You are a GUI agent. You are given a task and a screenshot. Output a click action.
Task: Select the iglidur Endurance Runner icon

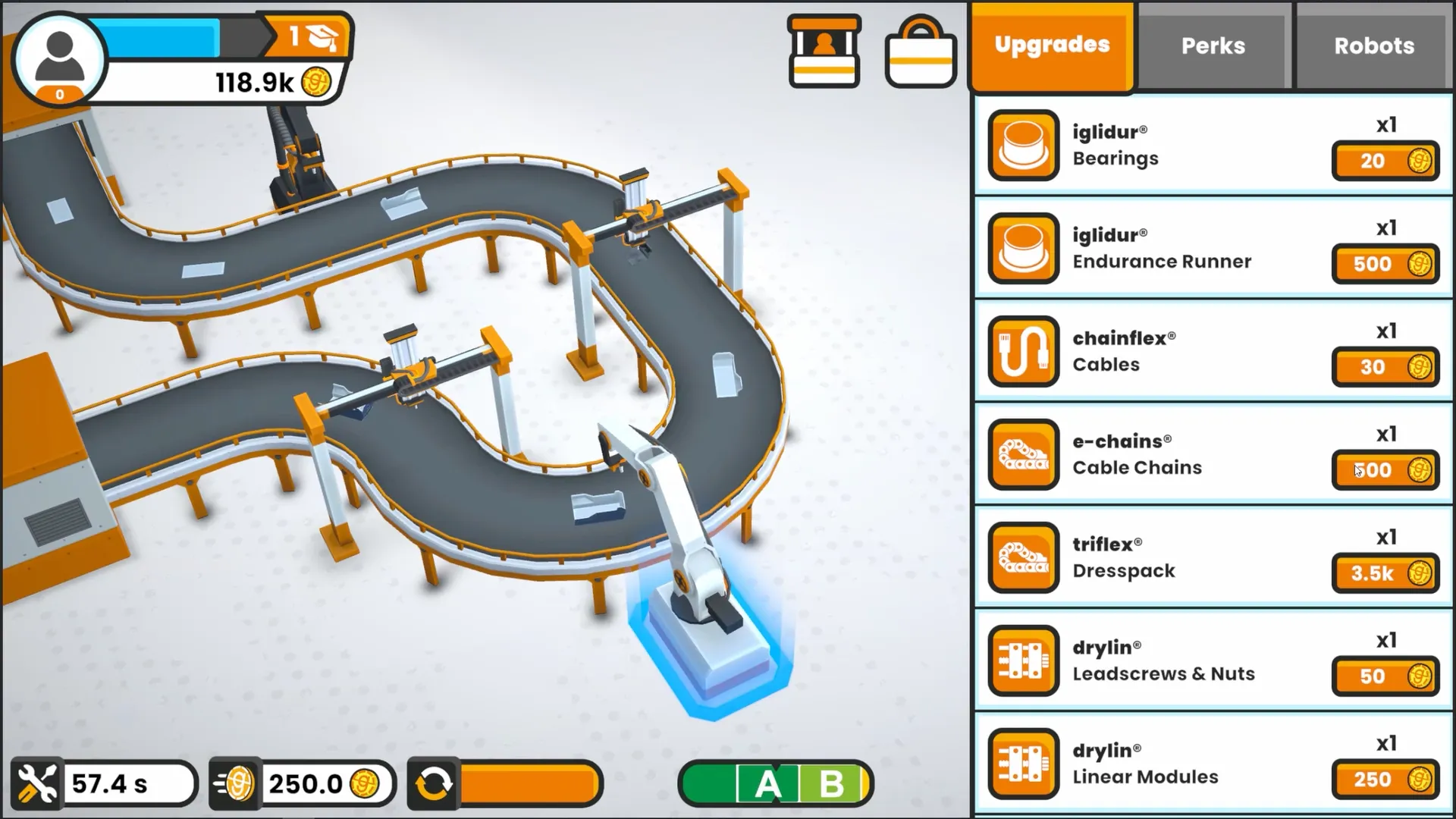(x=1022, y=248)
